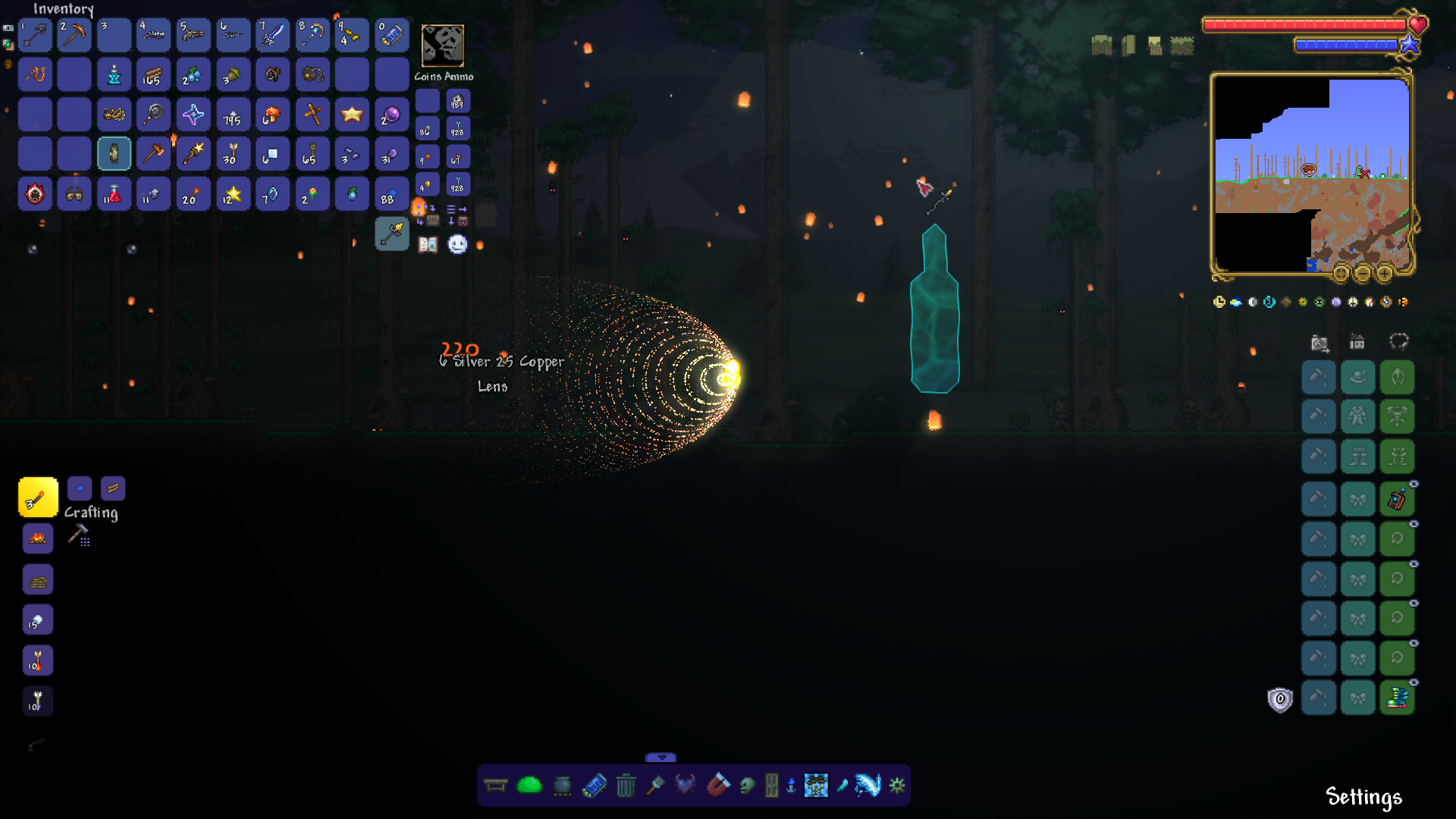Select the magnet icon in the bottom toolbar
Image resolution: width=1456 pixels, height=819 pixels.
coord(720,786)
